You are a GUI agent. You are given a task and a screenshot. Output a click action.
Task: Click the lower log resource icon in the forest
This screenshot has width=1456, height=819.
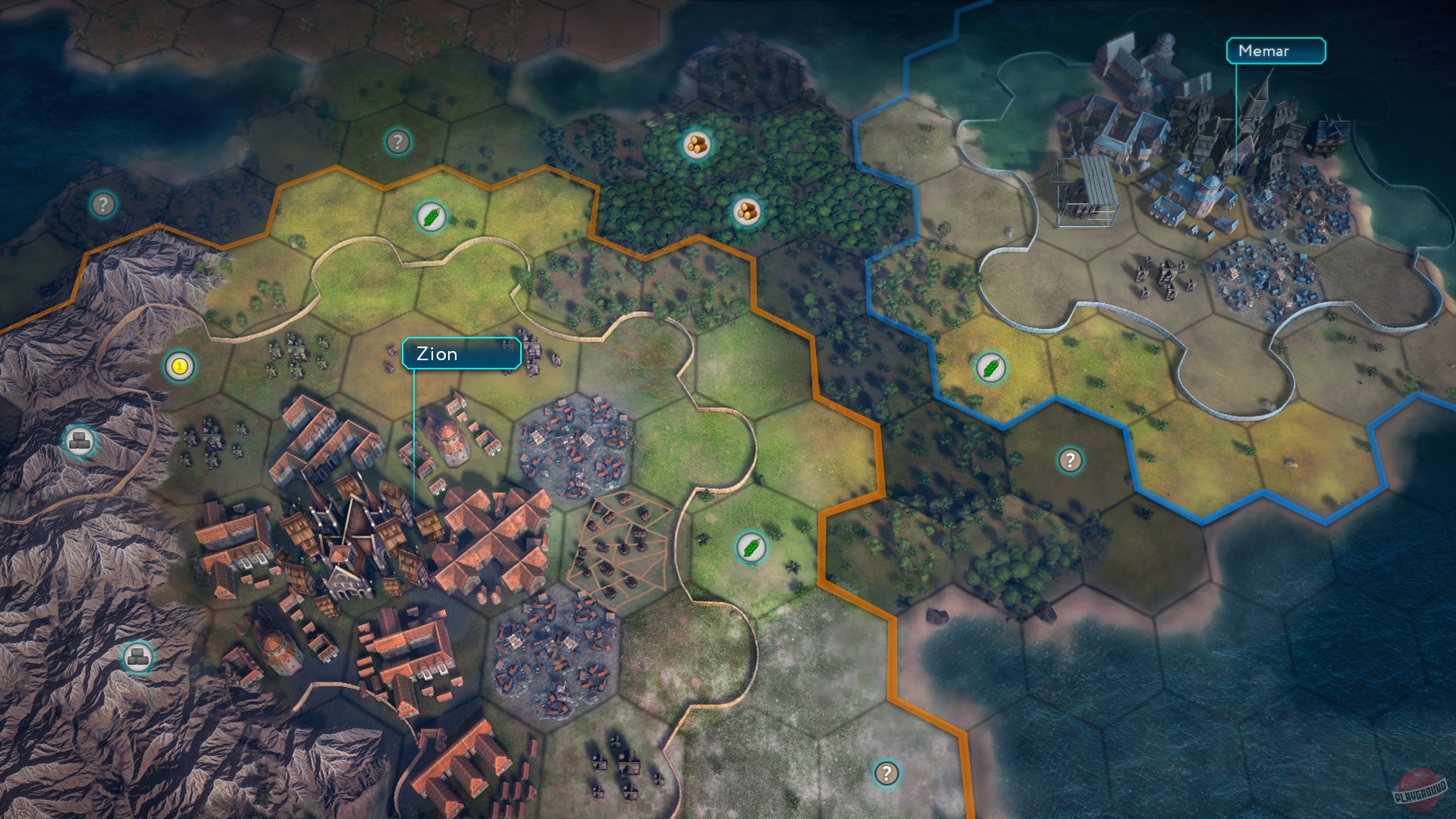click(745, 211)
